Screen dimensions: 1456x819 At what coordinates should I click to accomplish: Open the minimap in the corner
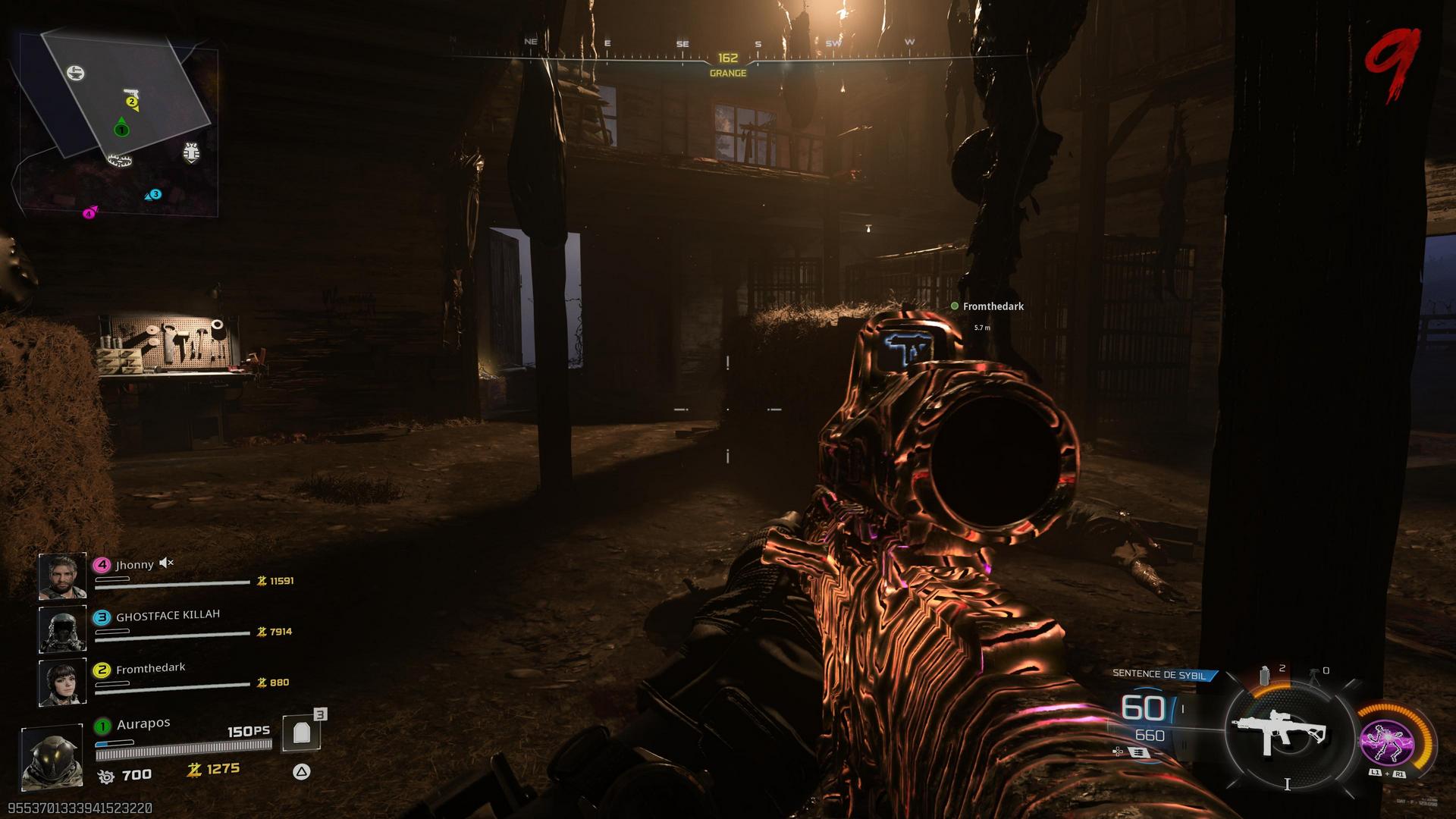click(x=119, y=123)
